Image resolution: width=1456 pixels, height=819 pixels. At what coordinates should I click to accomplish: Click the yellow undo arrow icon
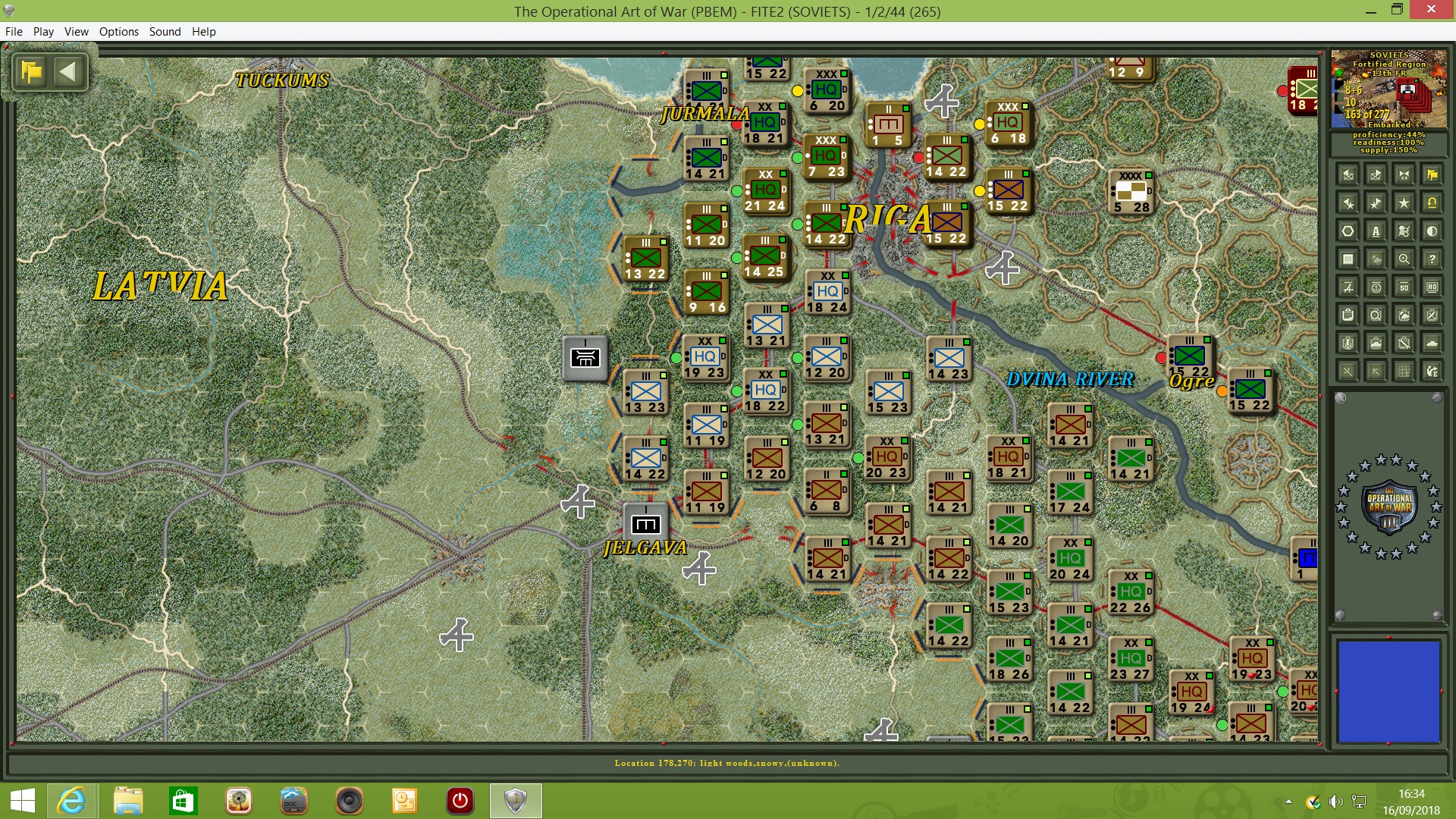coord(1431,203)
